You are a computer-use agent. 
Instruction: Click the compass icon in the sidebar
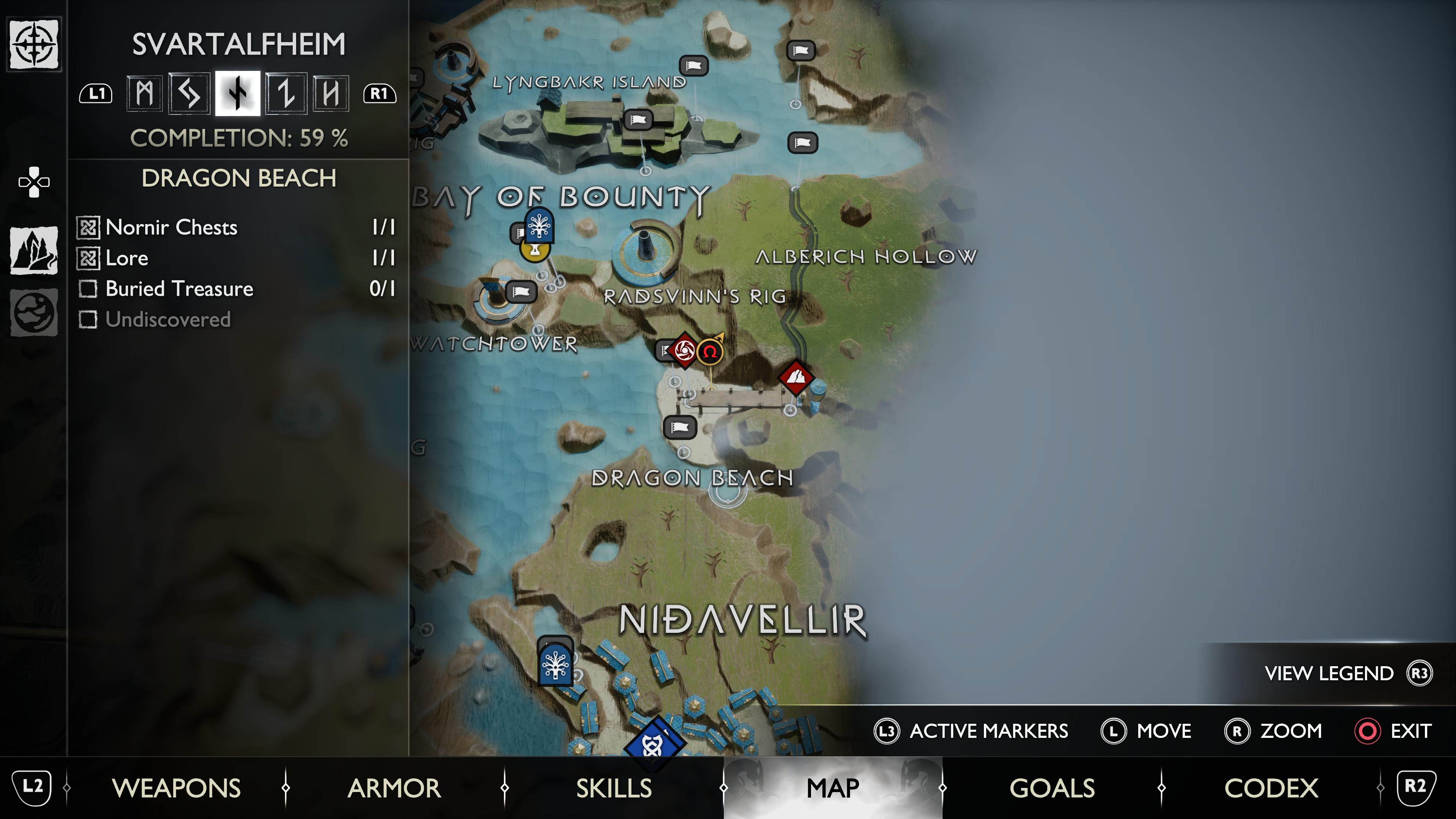click(x=34, y=44)
